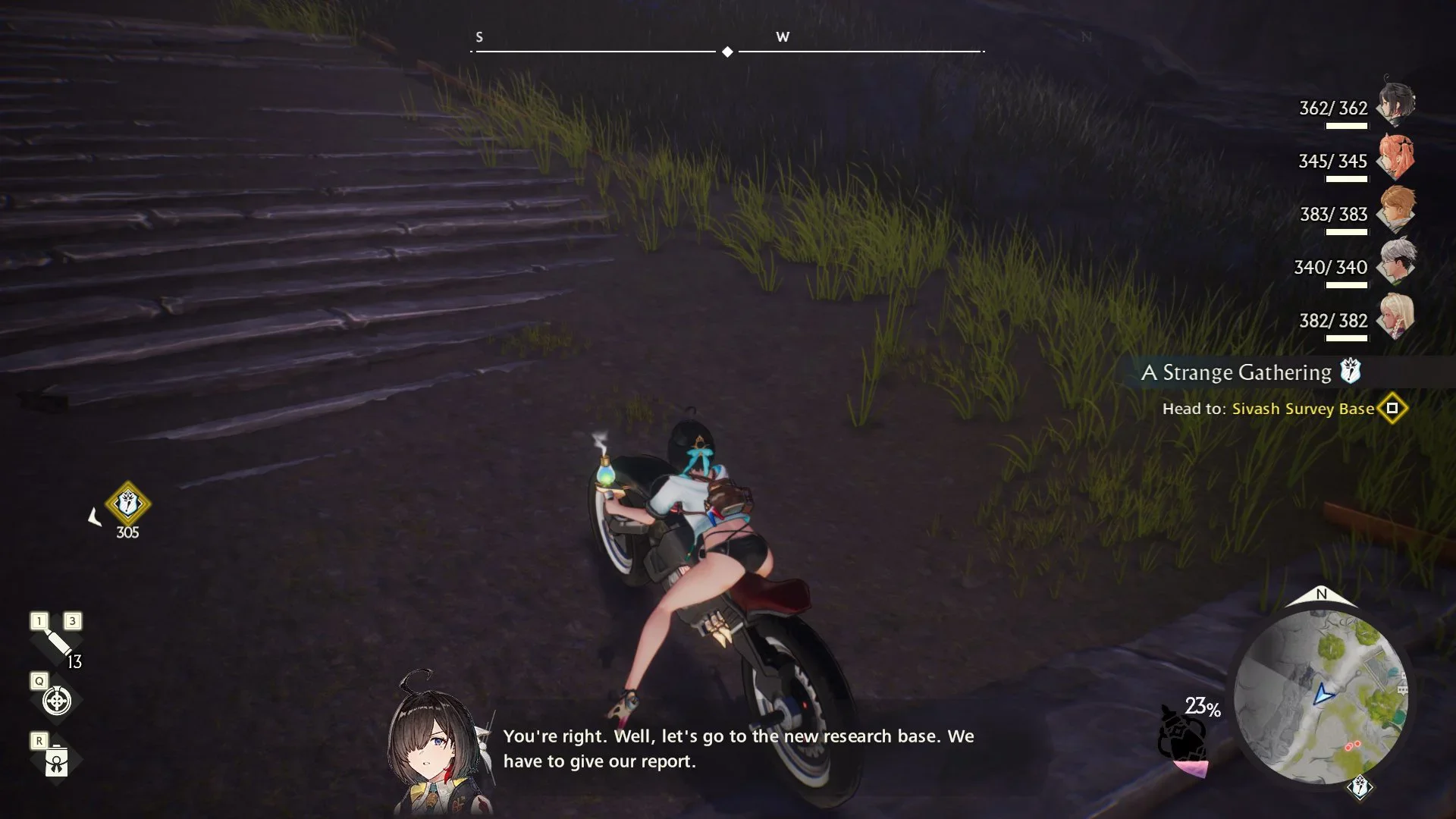Click the quest marker showing 305 distance

tap(127, 504)
